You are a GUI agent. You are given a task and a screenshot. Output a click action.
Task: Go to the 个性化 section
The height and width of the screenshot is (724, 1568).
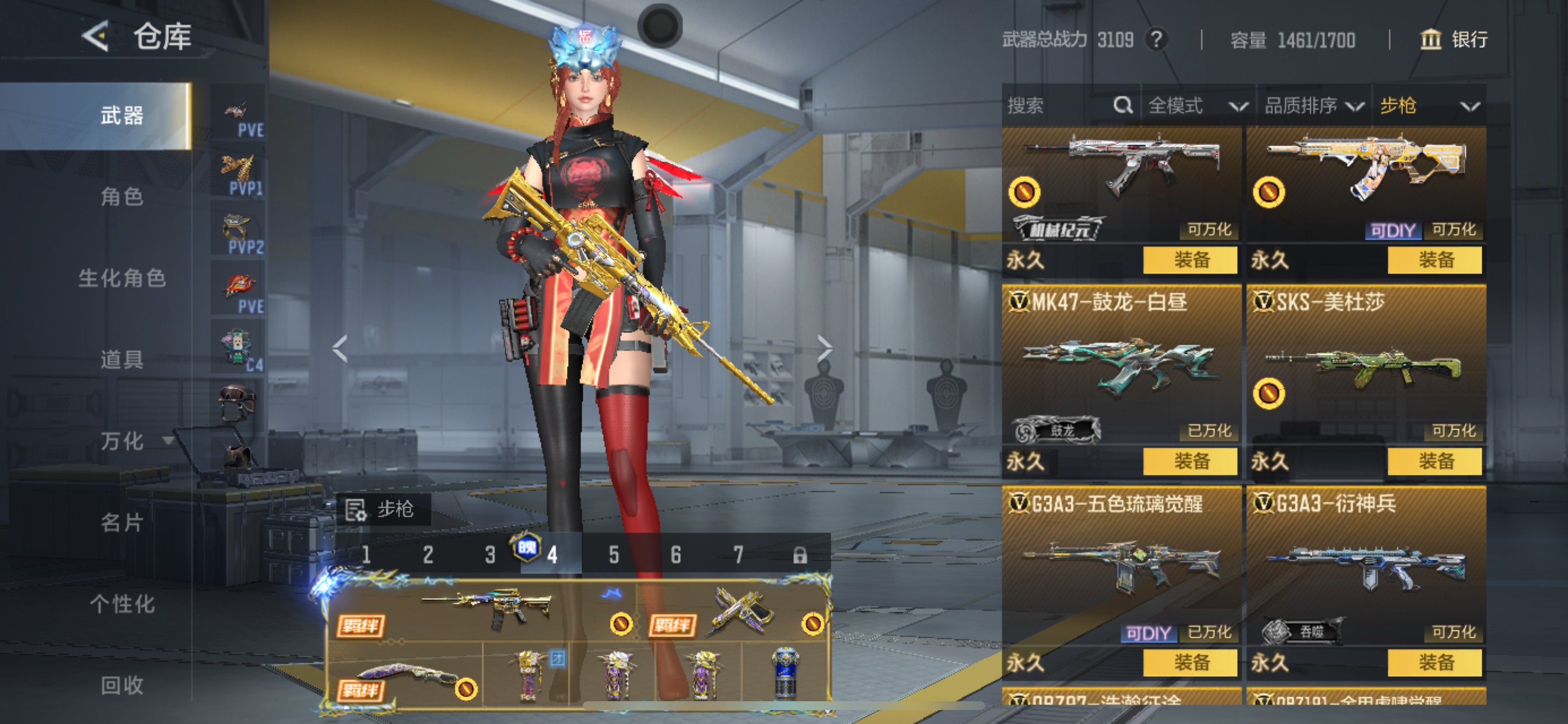122,603
